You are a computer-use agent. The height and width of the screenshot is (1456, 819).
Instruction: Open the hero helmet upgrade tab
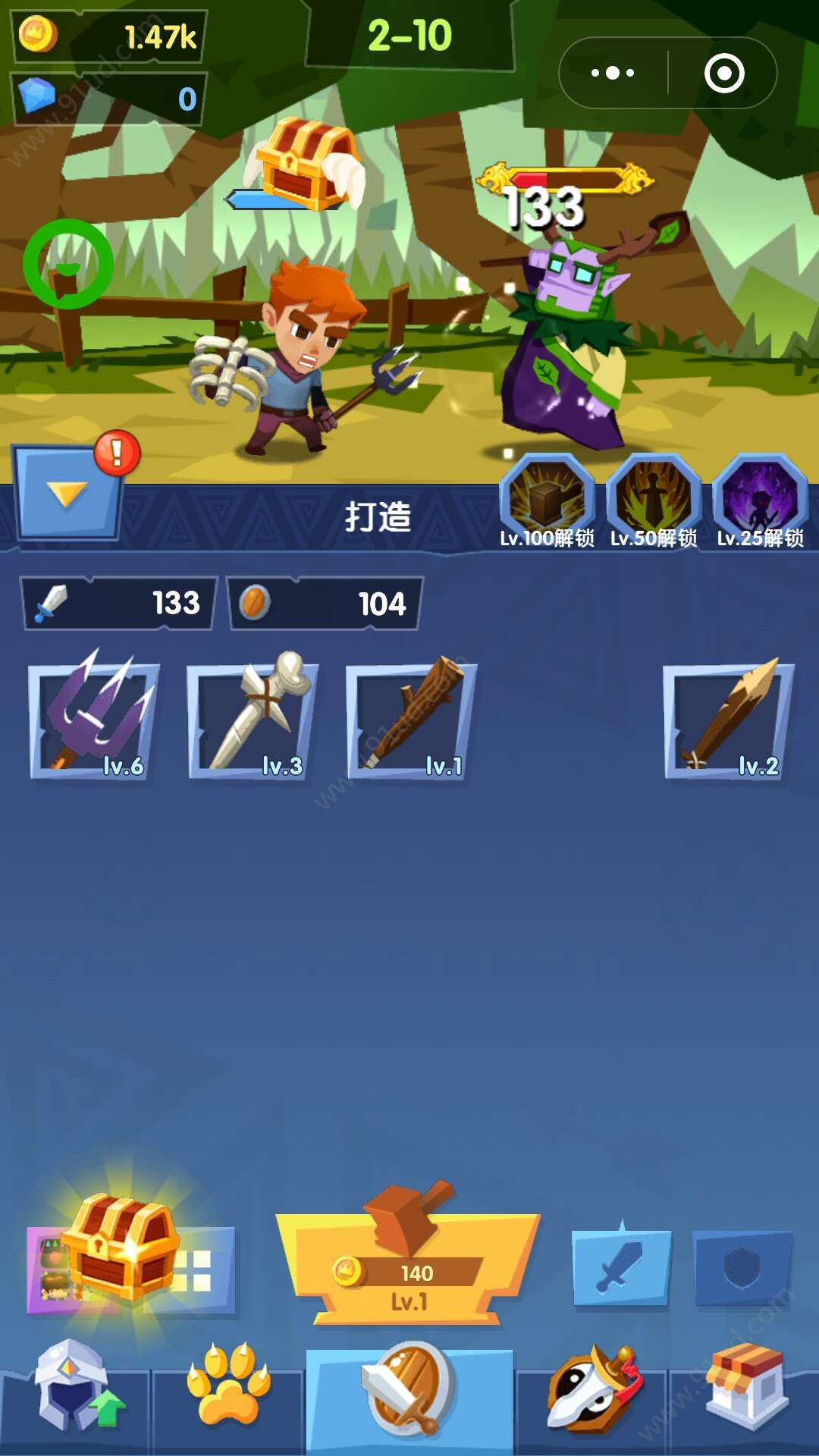click(x=74, y=1388)
